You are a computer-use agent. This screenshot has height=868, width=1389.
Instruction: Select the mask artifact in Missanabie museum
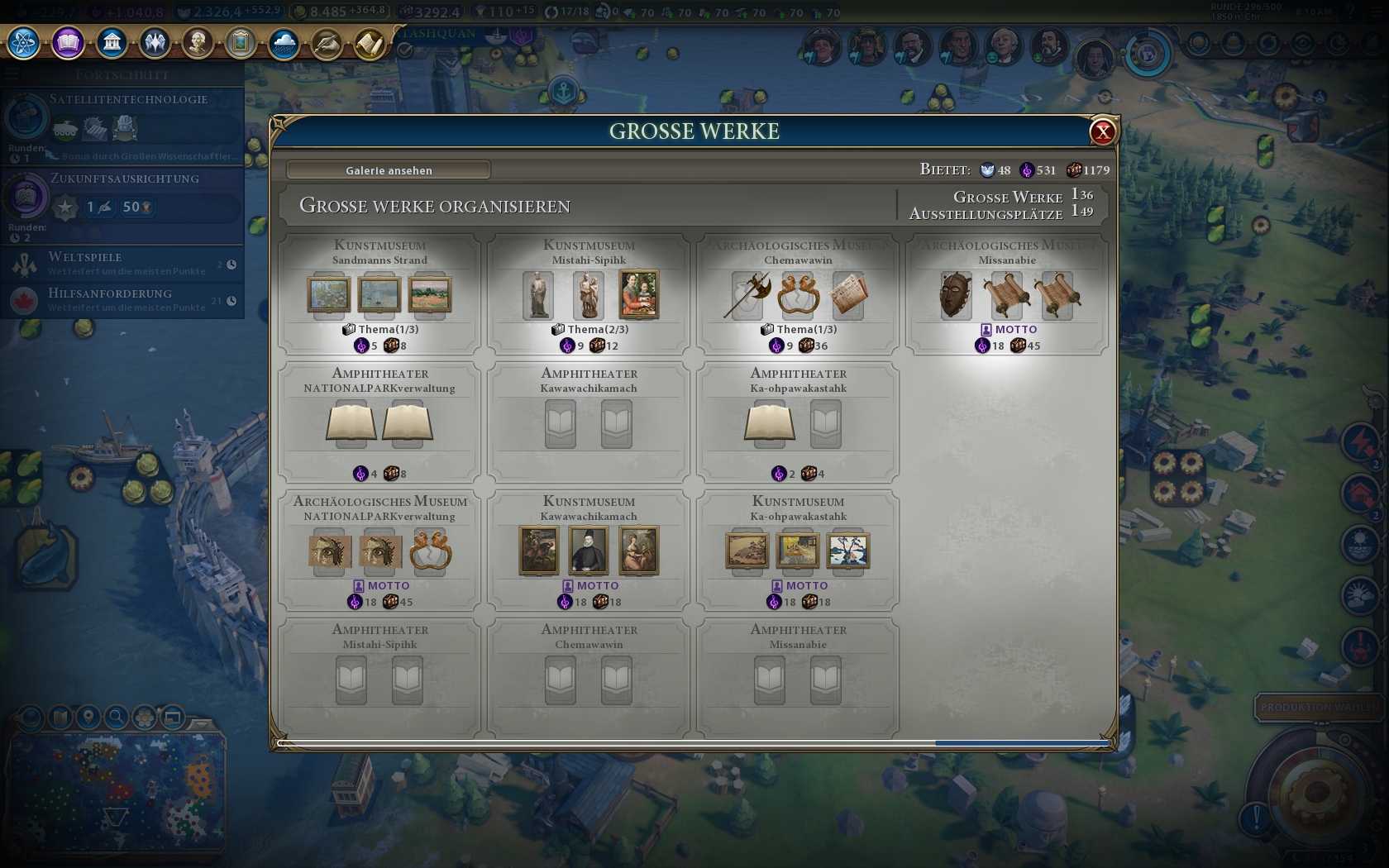956,295
